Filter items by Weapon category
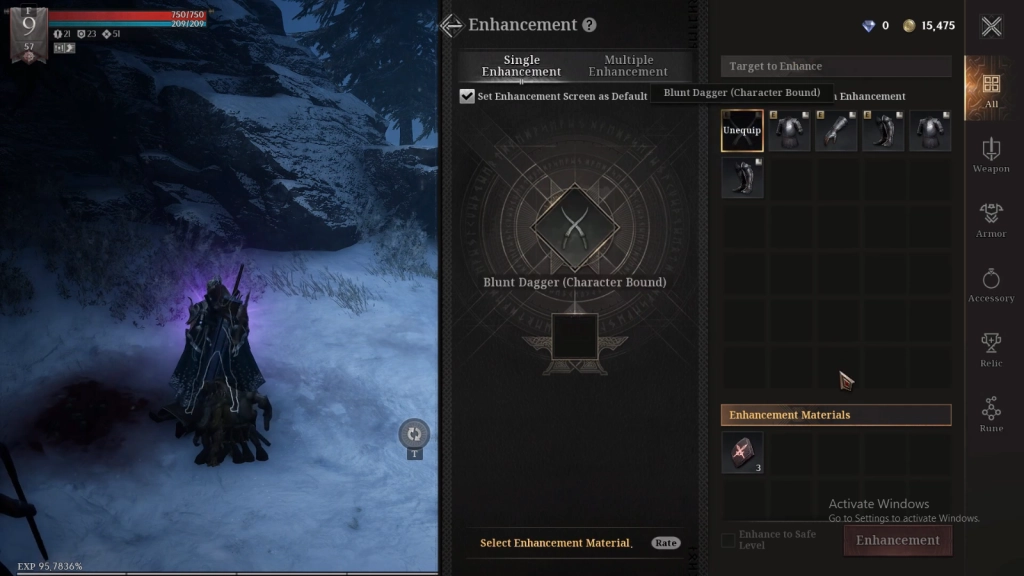This screenshot has width=1024, height=576. [x=991, y=155]
